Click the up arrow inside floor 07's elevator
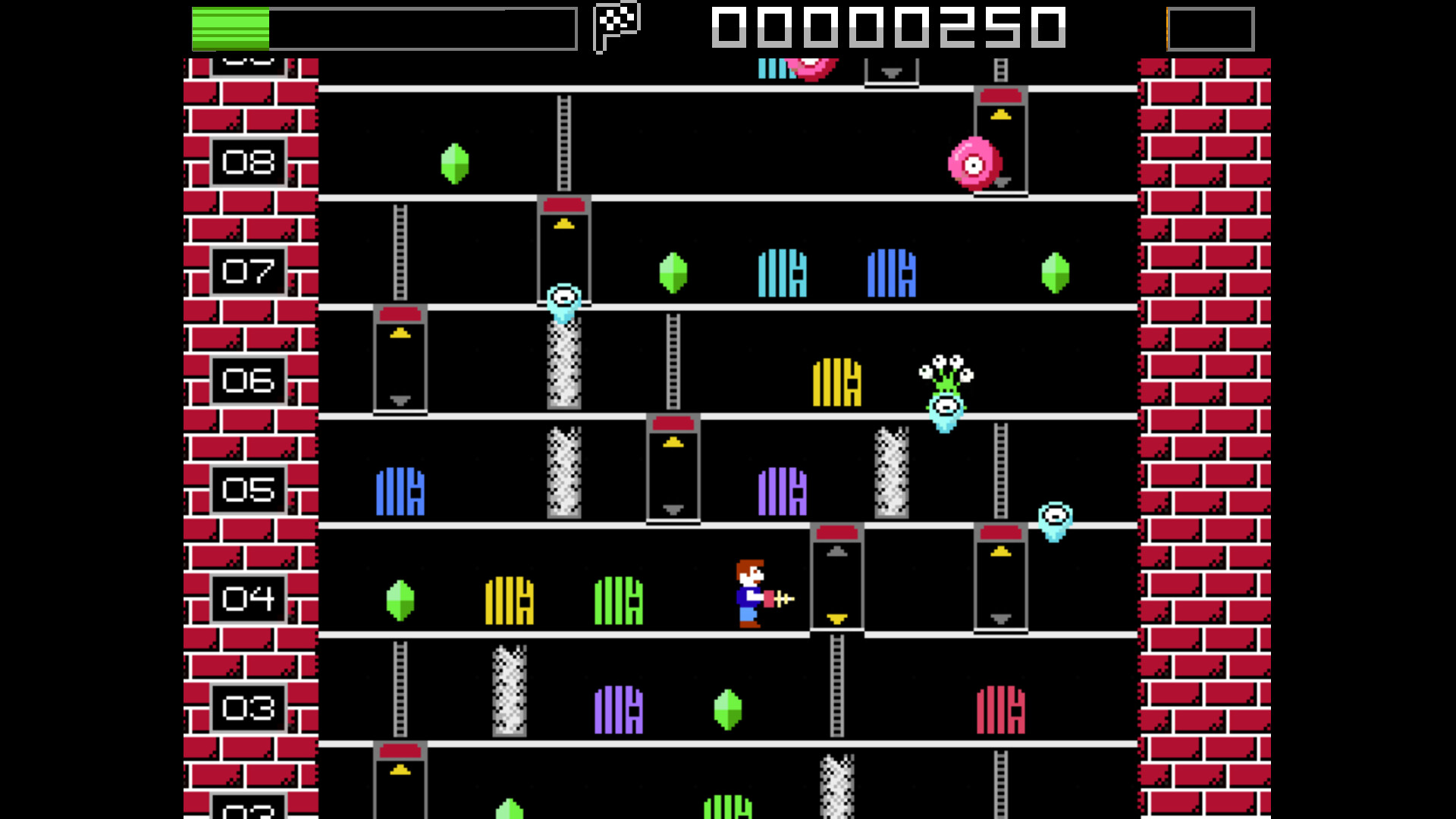Viewport: 1456px width, 819px height. point(563,222)
